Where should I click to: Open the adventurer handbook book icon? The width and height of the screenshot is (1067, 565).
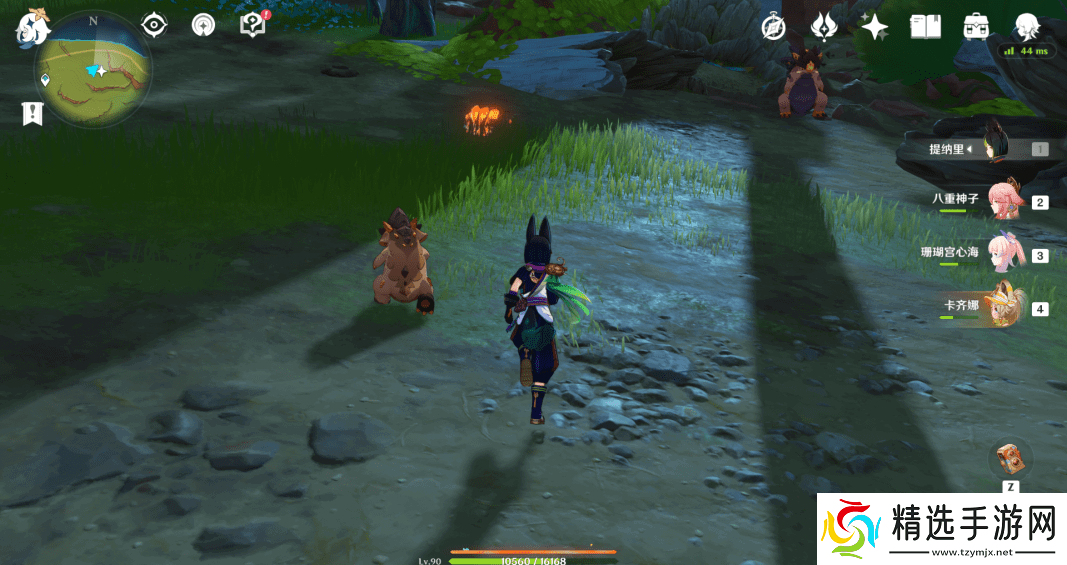pos(925,26)
